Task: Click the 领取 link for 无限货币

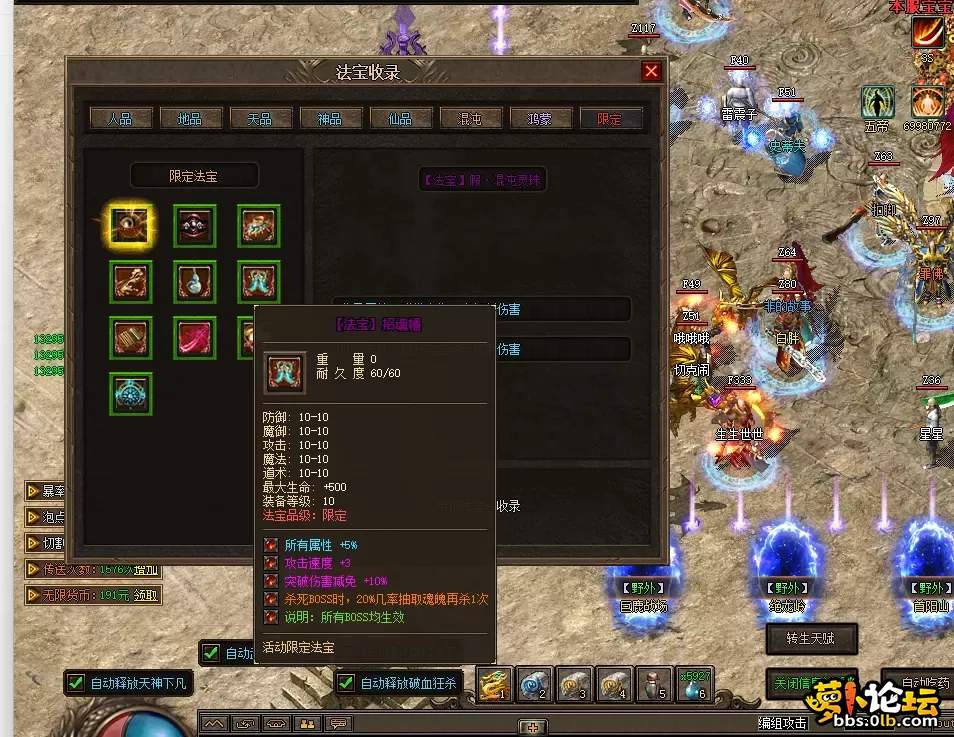Action: tap(146, 594)
